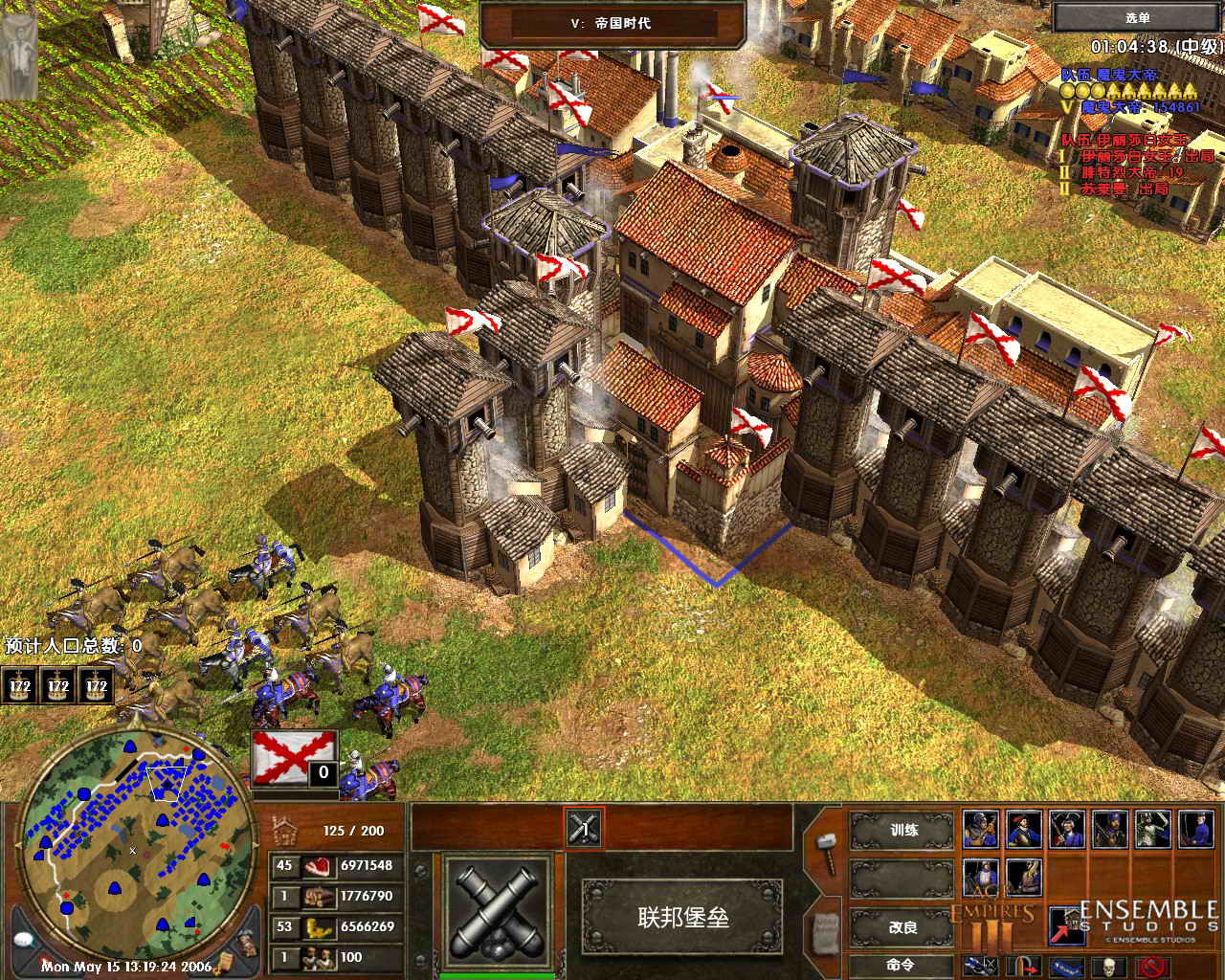Click the food resource meat icon

click(316, 866)
